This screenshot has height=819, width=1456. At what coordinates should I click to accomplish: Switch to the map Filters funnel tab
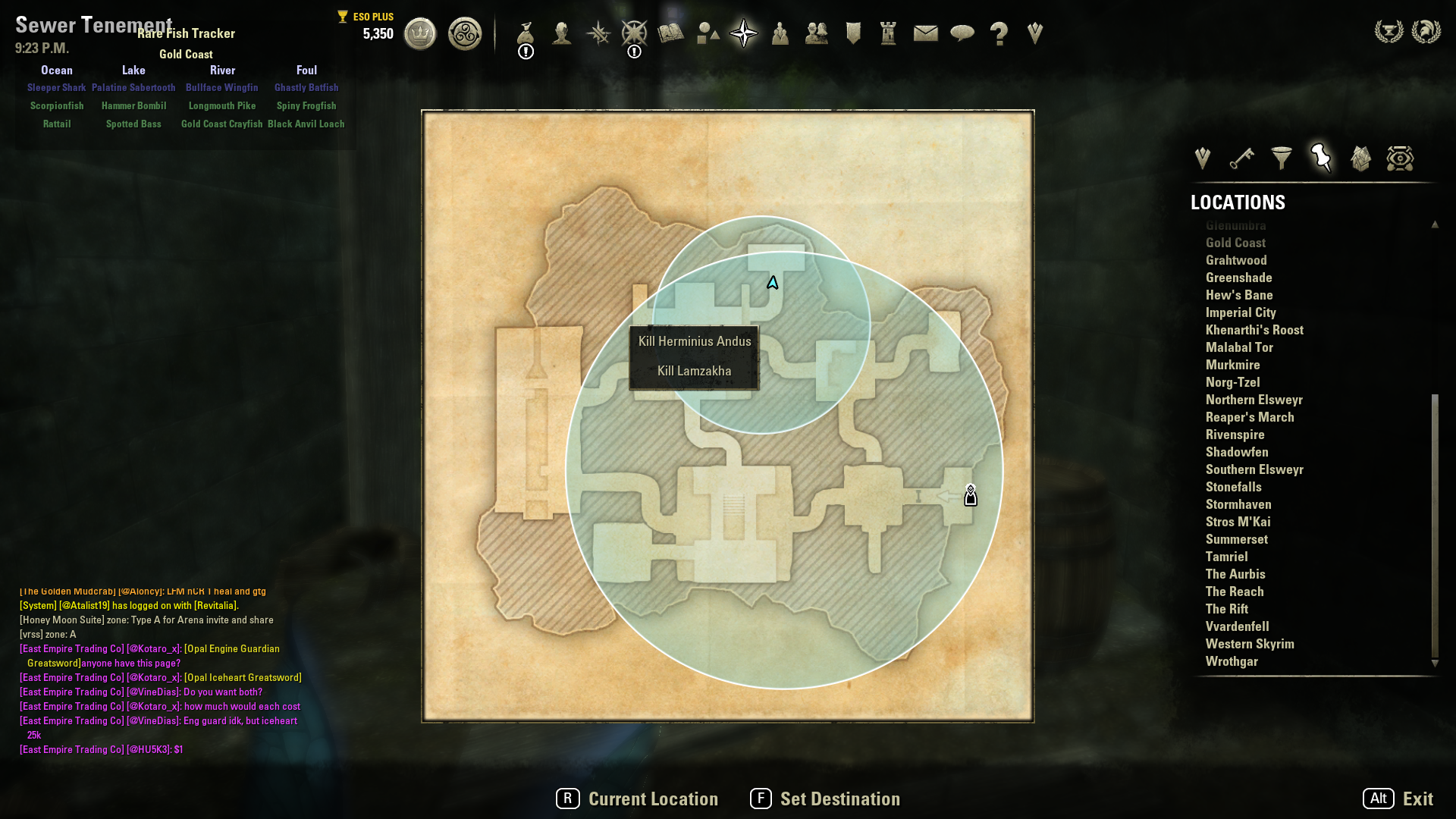[1282, 158]
